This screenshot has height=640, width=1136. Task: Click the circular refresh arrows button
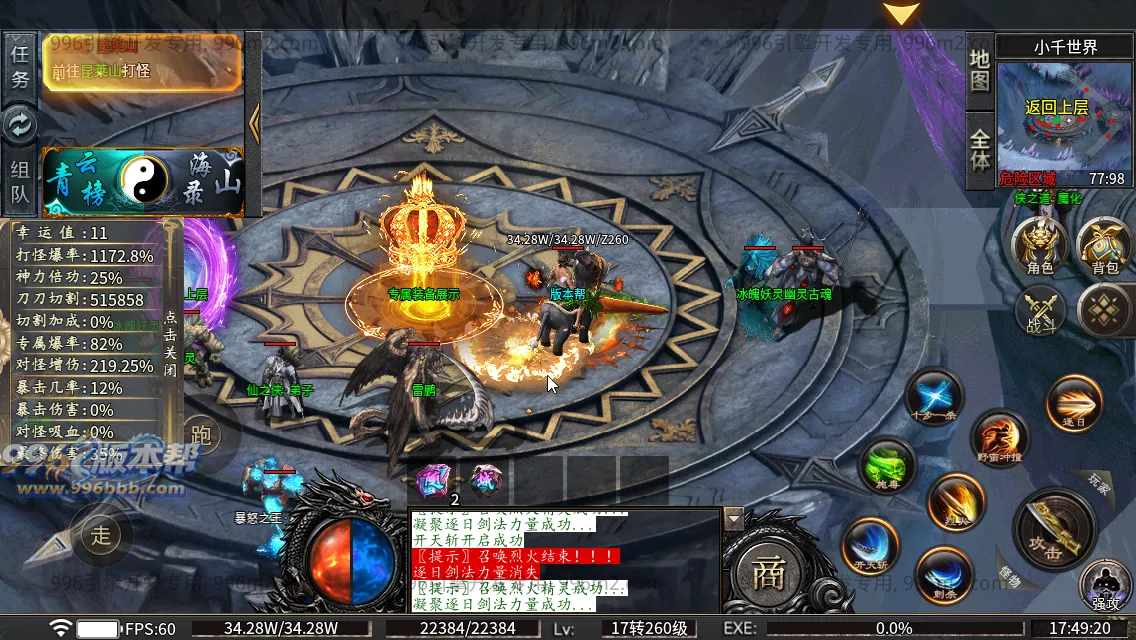19,124
